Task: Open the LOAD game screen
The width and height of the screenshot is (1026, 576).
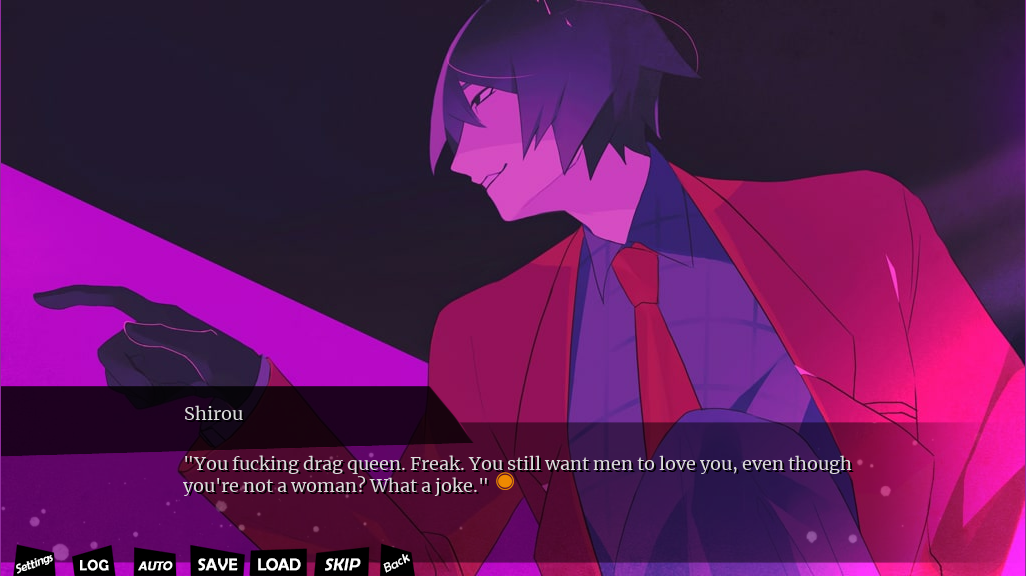Action: [279, 564]
